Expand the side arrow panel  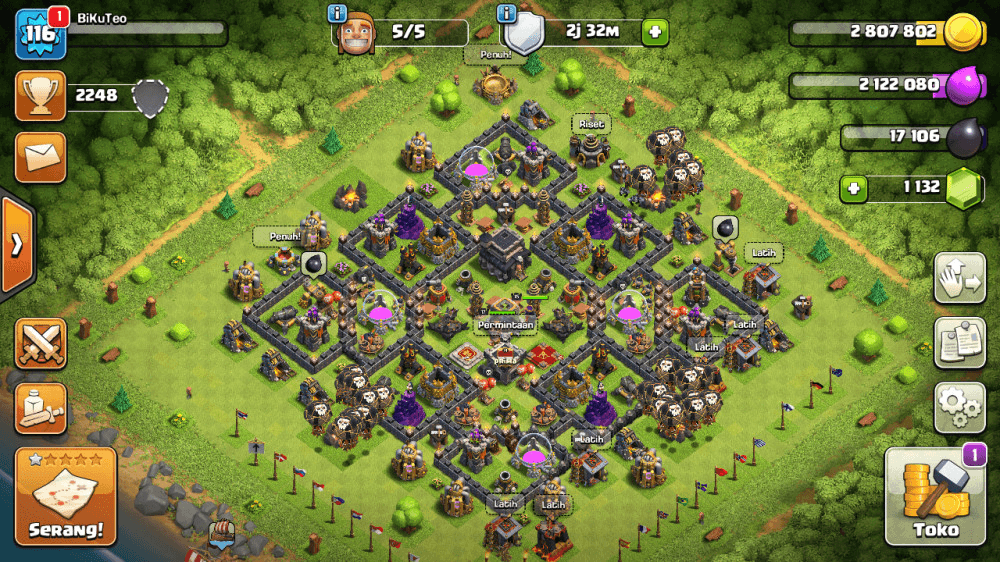[17, 246]
